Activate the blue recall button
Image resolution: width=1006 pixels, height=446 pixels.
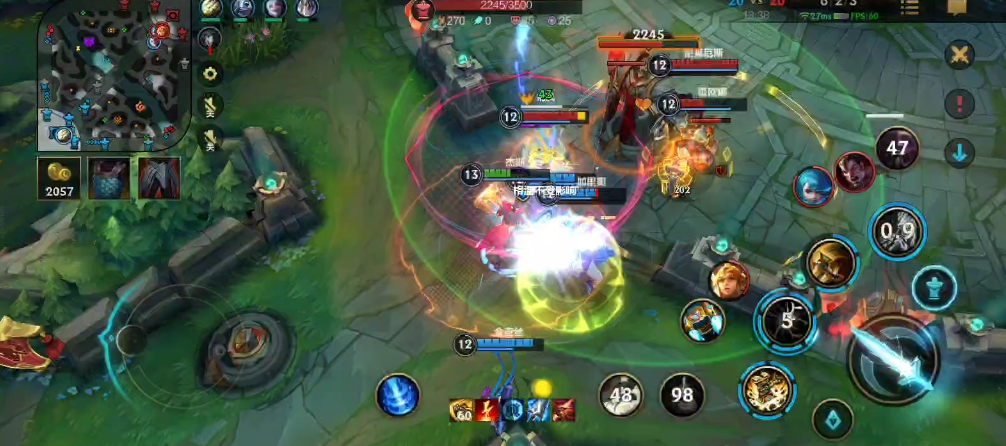pos(397,395)
